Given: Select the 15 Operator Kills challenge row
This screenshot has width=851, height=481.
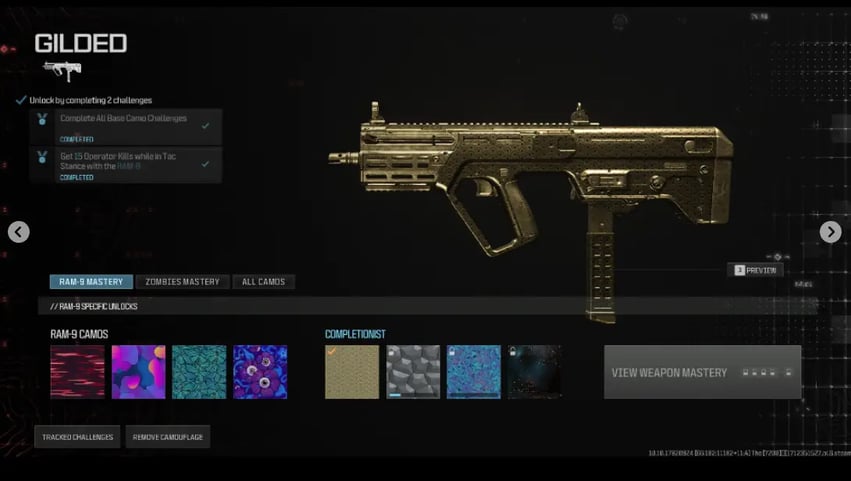Looking at the screenshot, I should (x=127, y=164).
